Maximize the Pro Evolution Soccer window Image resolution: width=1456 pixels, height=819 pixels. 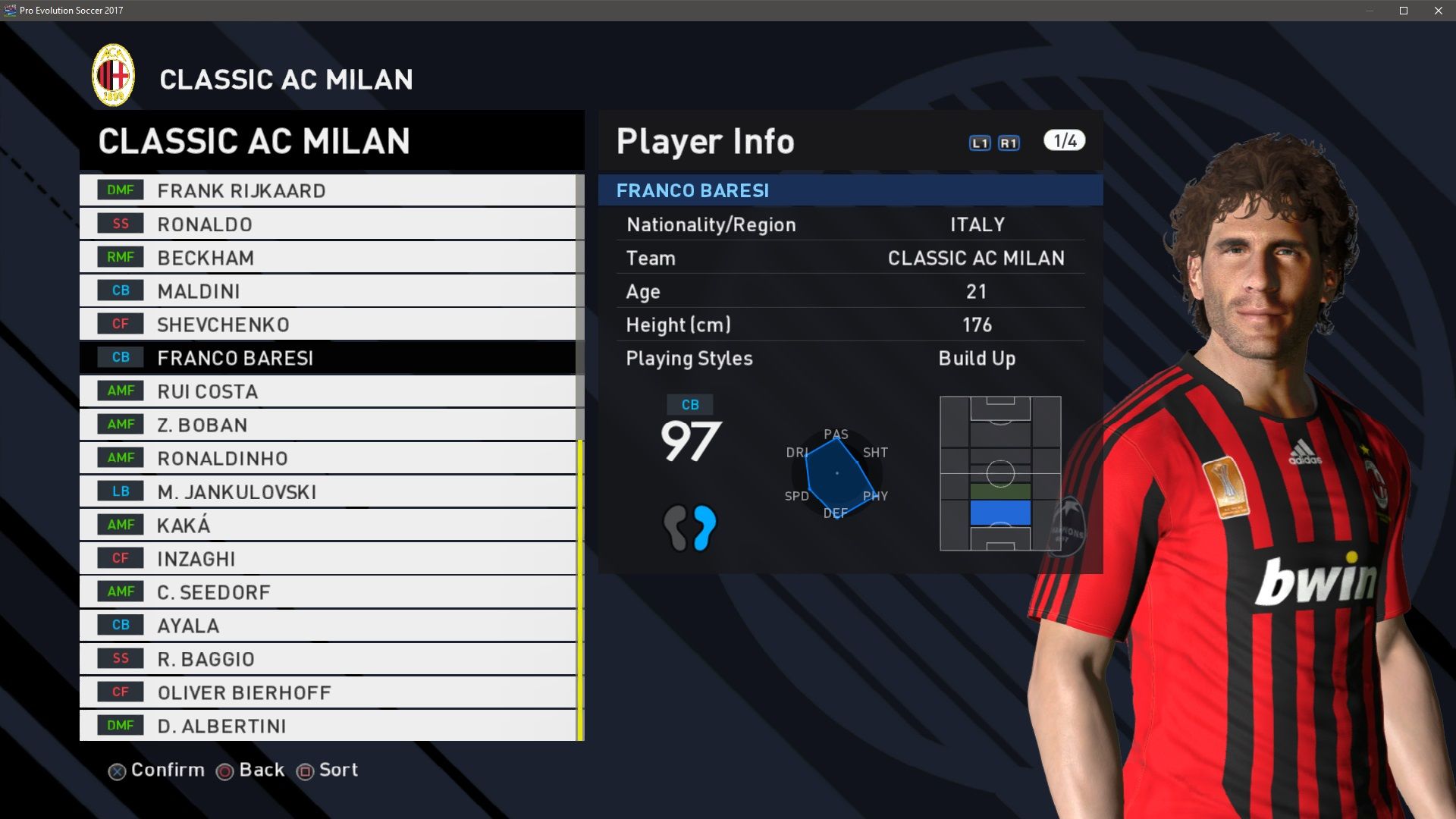[x=1404, y=11]
